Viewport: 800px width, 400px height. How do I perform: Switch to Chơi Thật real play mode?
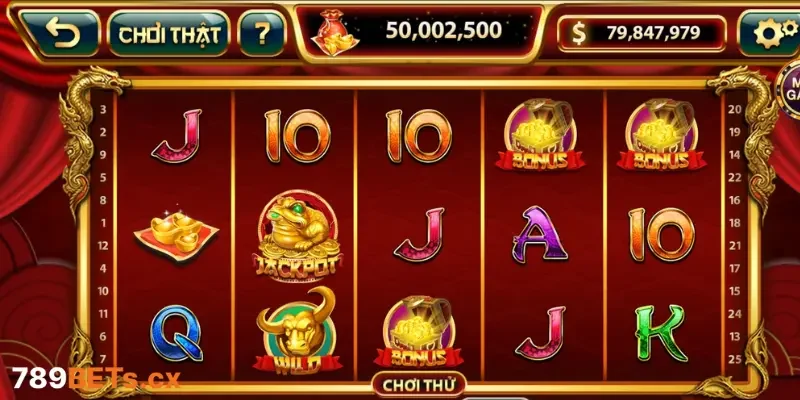click(x=168, y=34)
